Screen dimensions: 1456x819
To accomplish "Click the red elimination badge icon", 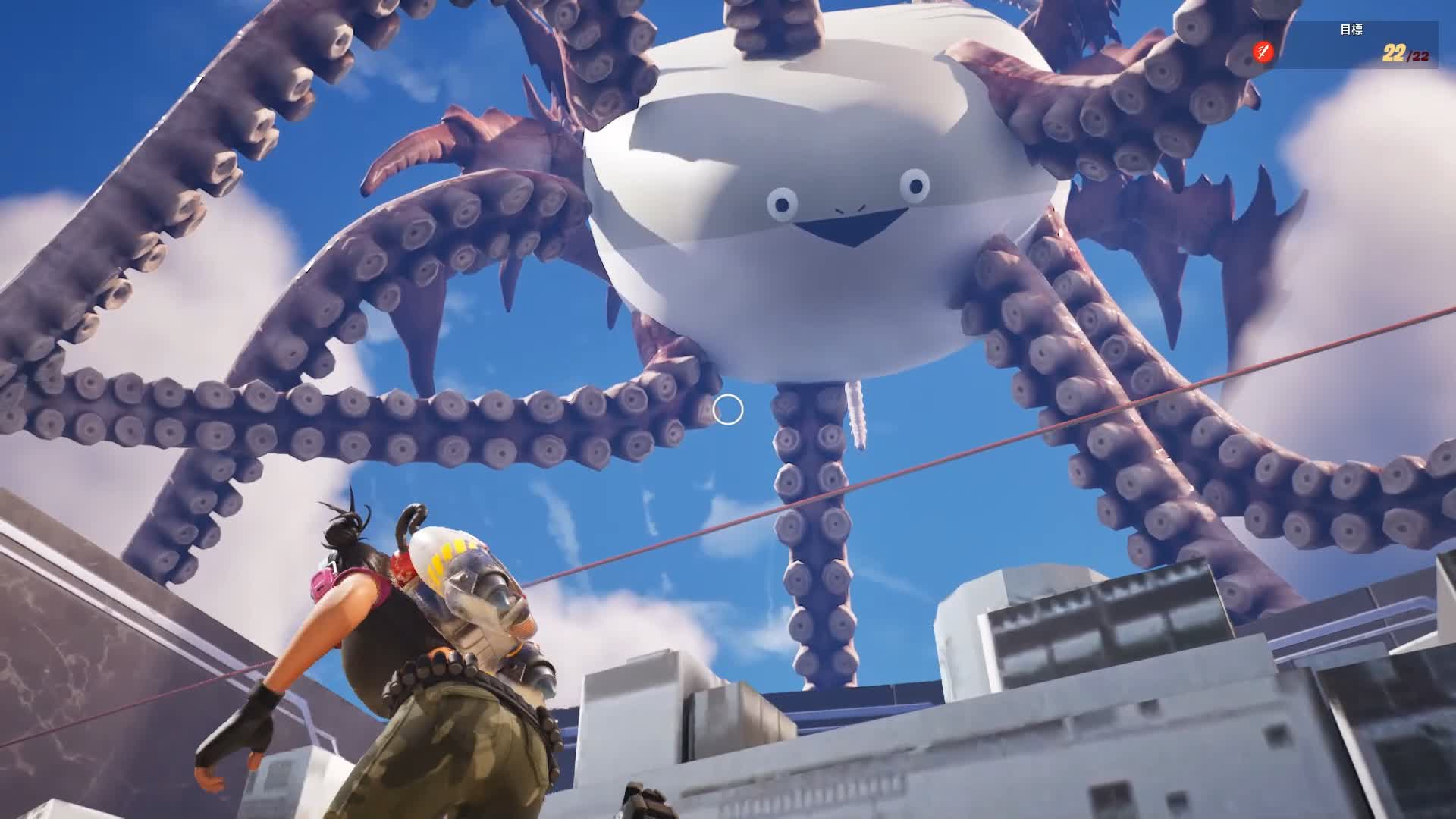I will (x=1262, y=52).
